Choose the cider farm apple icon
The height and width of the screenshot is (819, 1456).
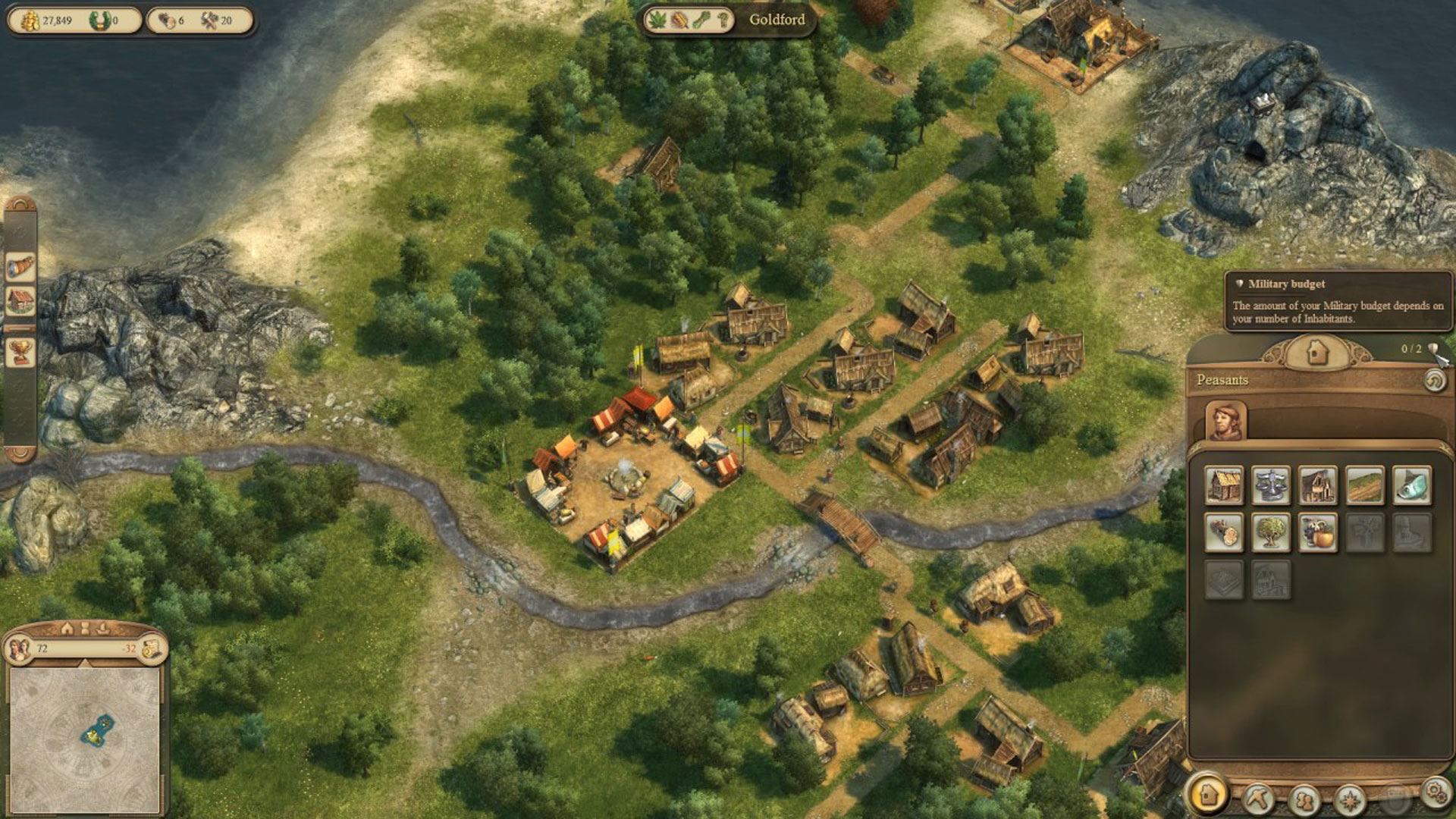tap(1317, 532)
